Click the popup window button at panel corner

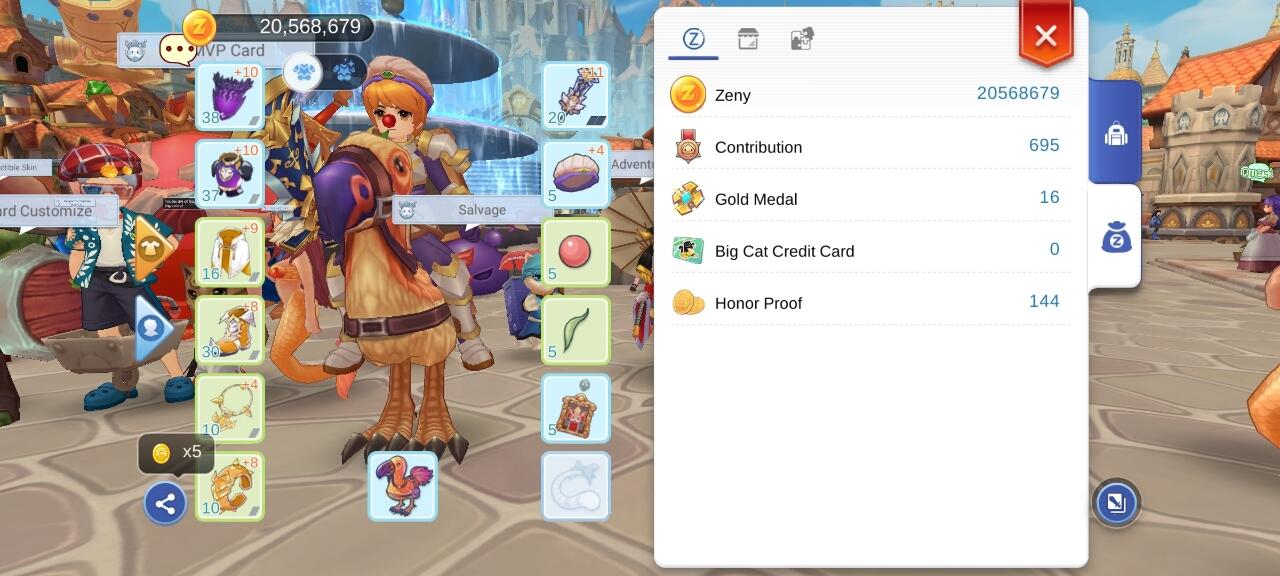(x=1116, y=502)
